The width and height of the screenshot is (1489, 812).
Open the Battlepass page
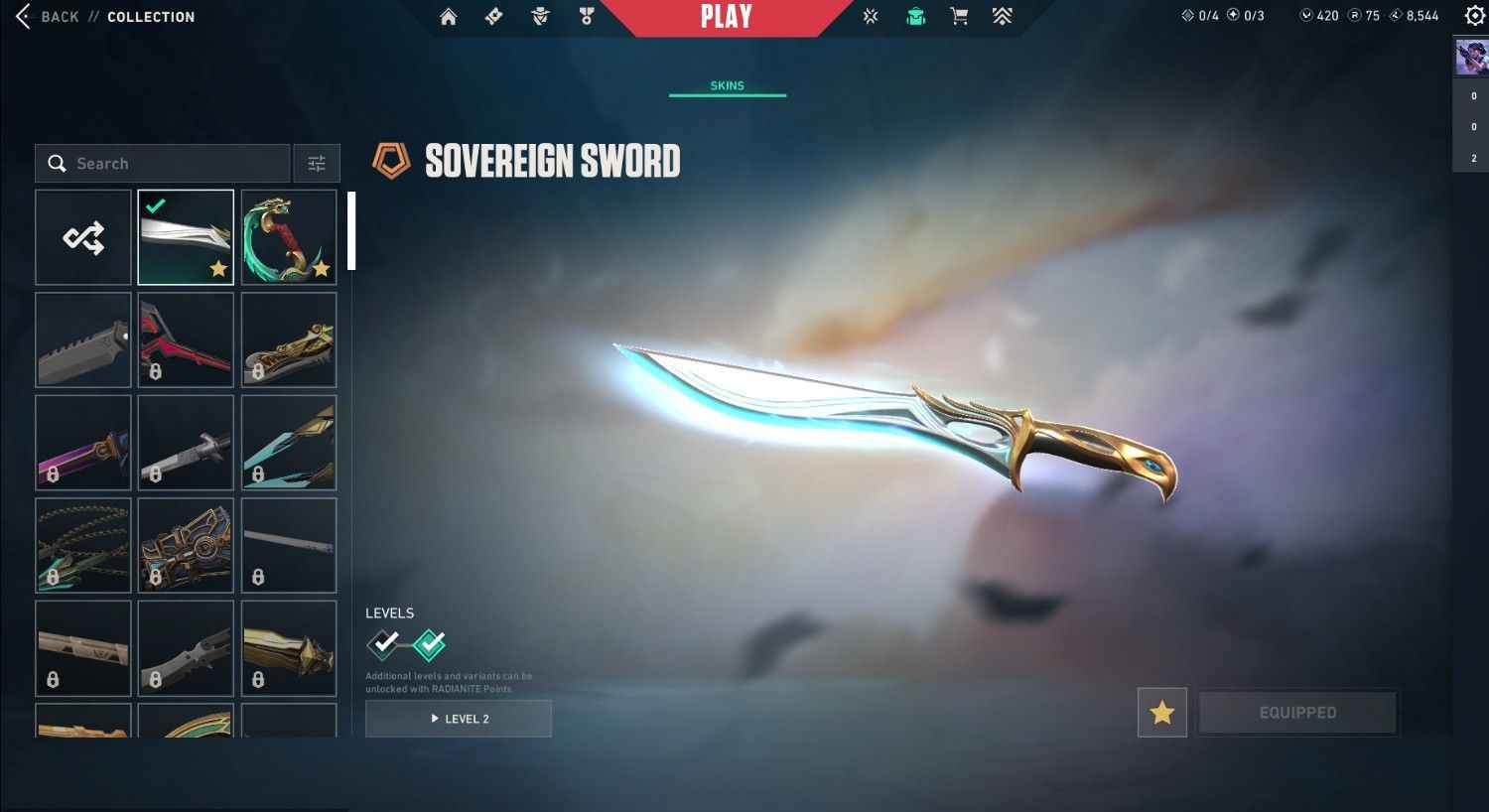point(493,16)
